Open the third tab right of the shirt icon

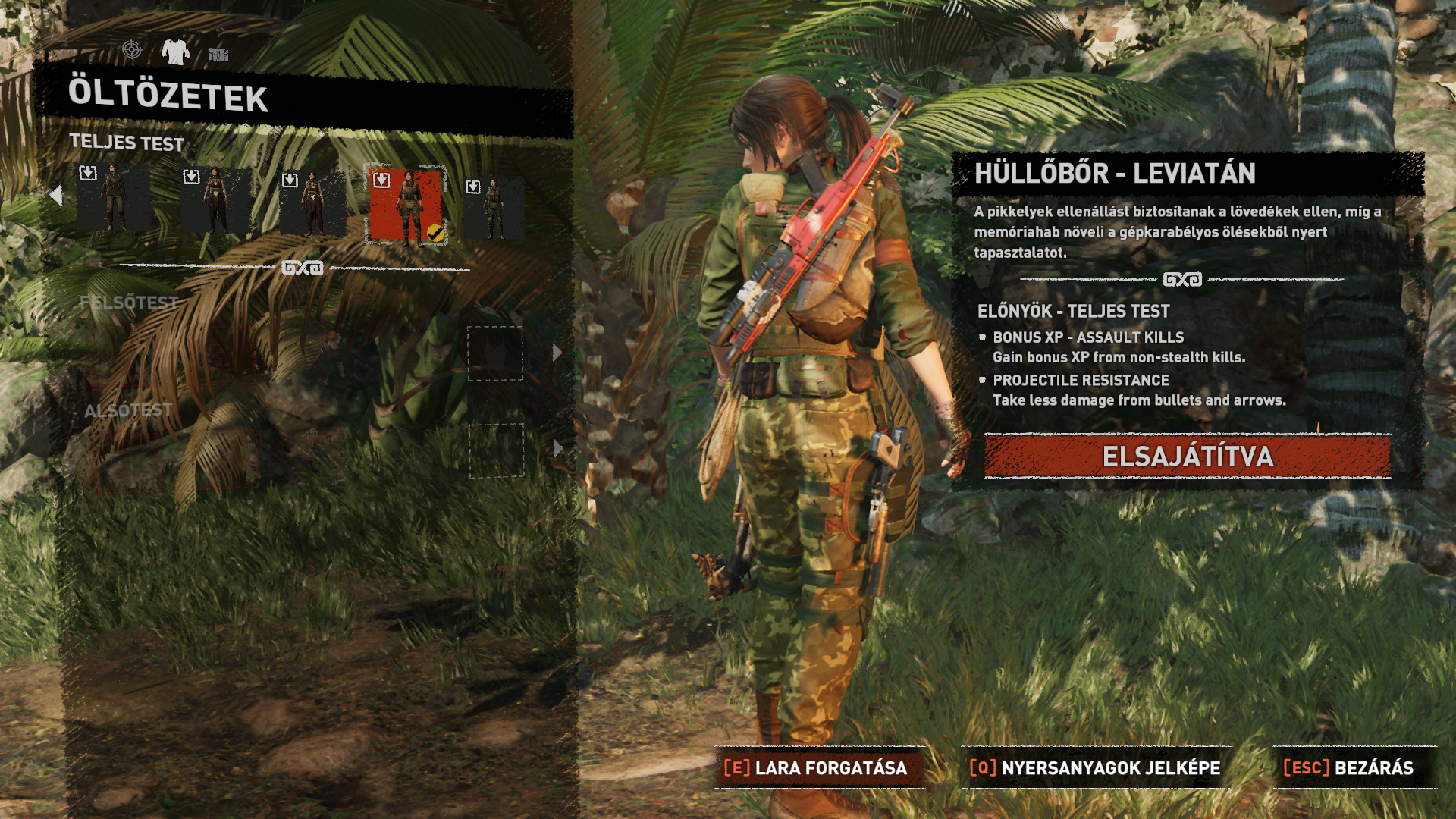point(218,54)
